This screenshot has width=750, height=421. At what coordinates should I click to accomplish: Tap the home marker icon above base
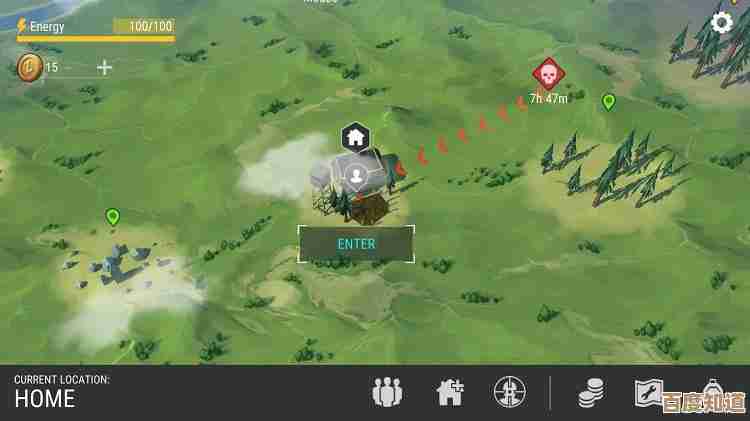356,137
